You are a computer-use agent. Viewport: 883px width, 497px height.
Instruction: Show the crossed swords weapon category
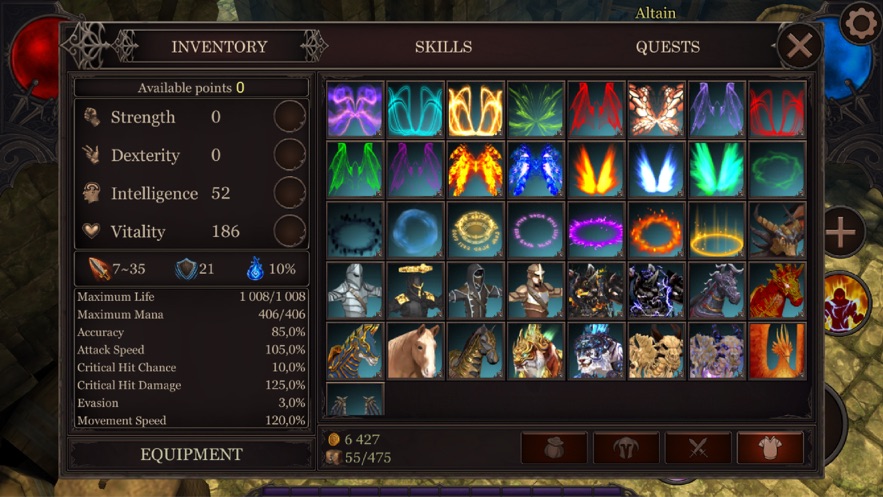(x=698, y=448)
